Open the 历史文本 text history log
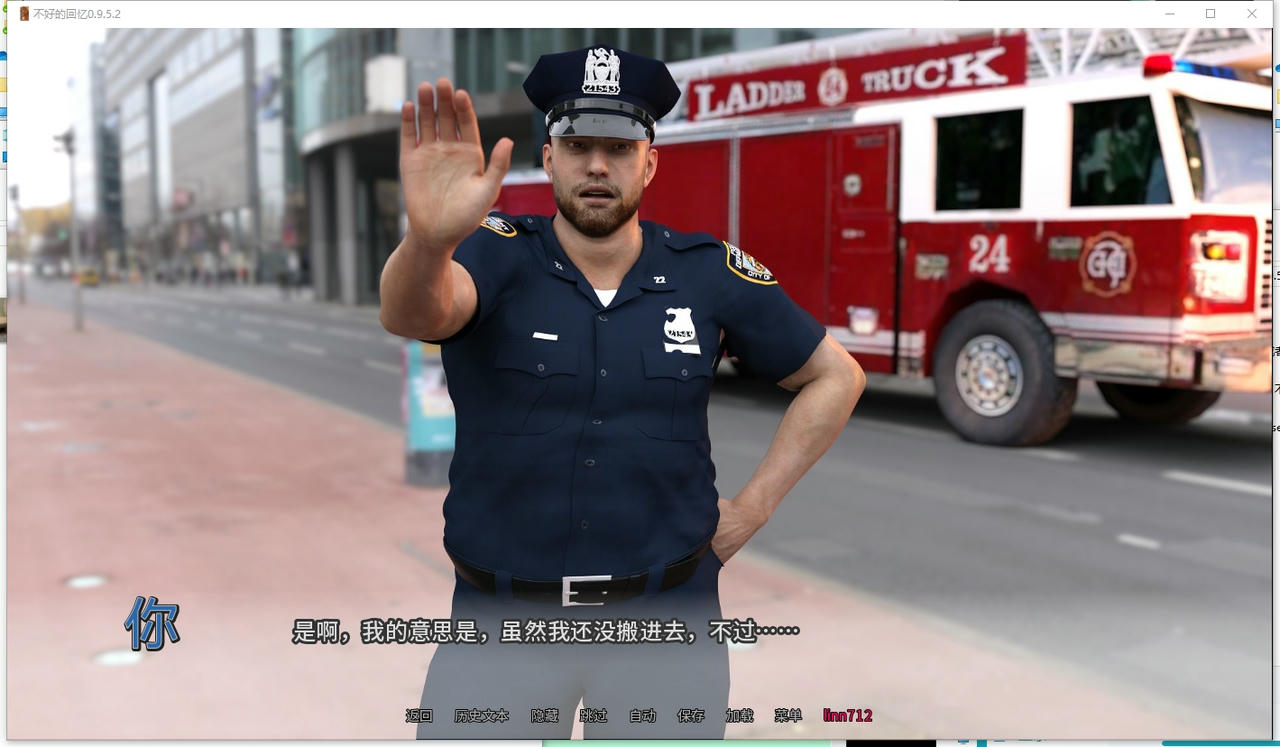The image size is (1280, 747). pyautogui.click(x=481, y=716)
